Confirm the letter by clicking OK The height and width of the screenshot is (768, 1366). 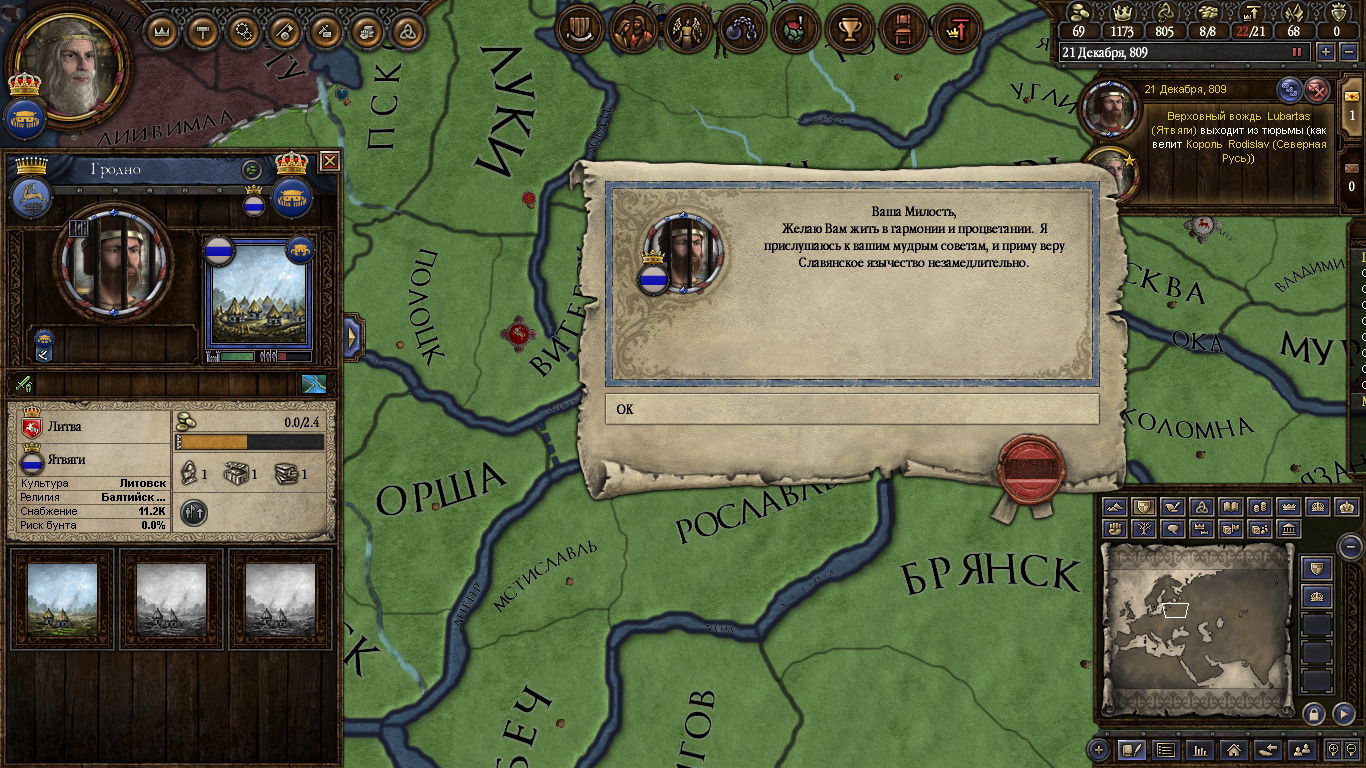[x=851, y=409]
